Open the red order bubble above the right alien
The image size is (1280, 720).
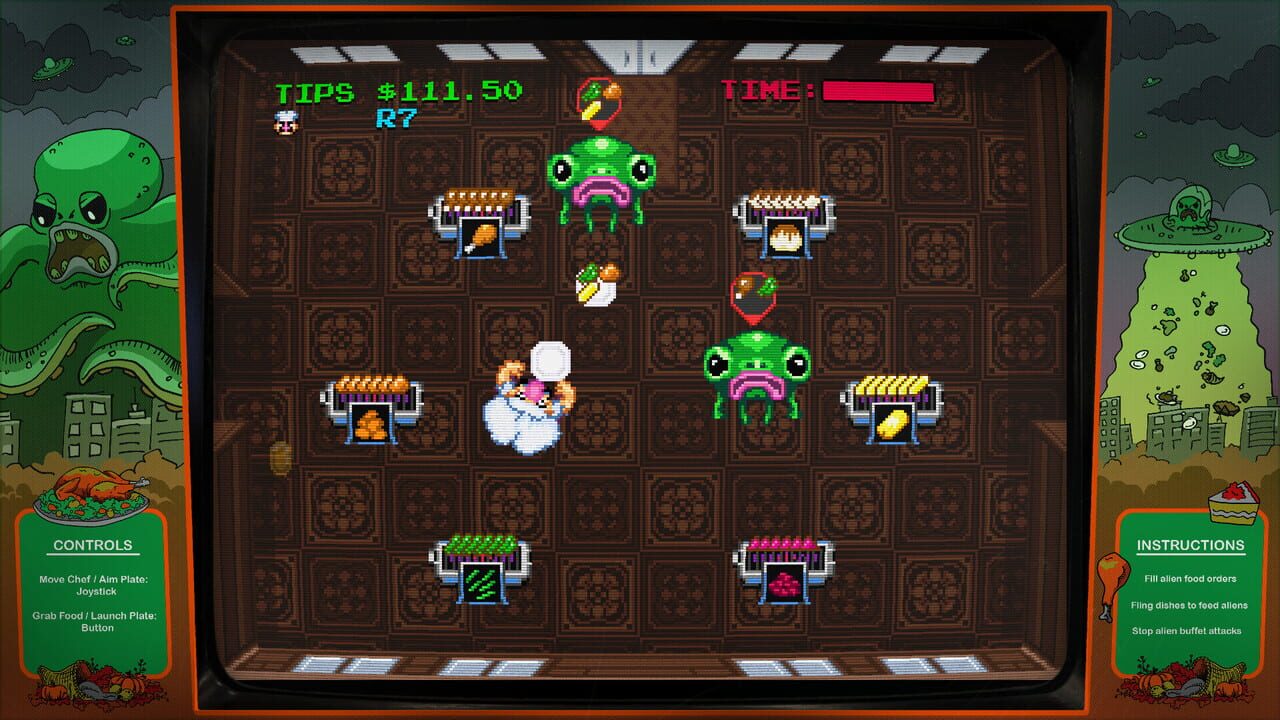[x=752, y=293]
